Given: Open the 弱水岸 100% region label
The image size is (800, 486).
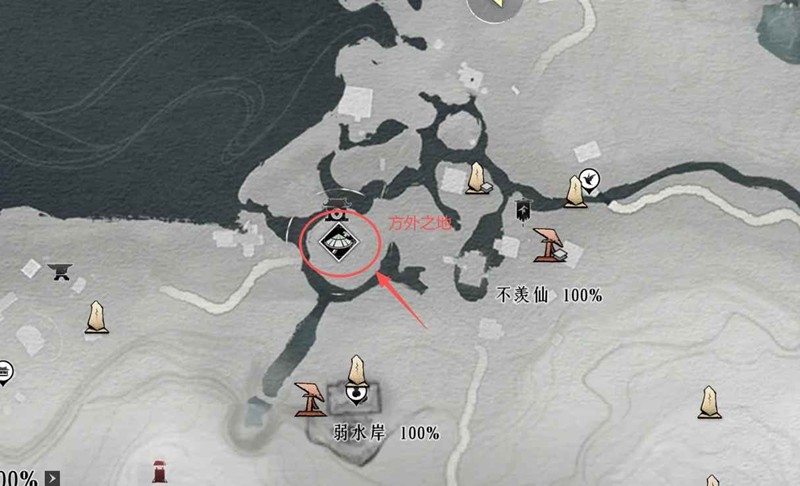Looking at the screenshot, I should [386, 433].
